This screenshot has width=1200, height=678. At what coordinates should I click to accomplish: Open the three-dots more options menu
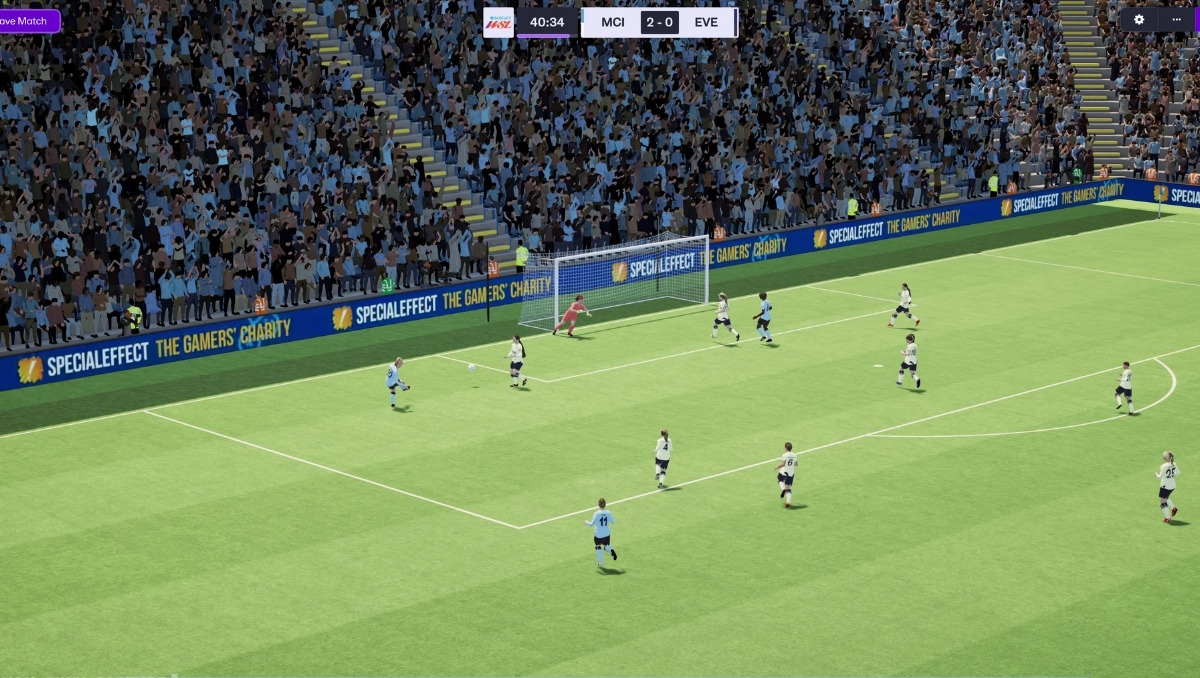[1176, 20]
